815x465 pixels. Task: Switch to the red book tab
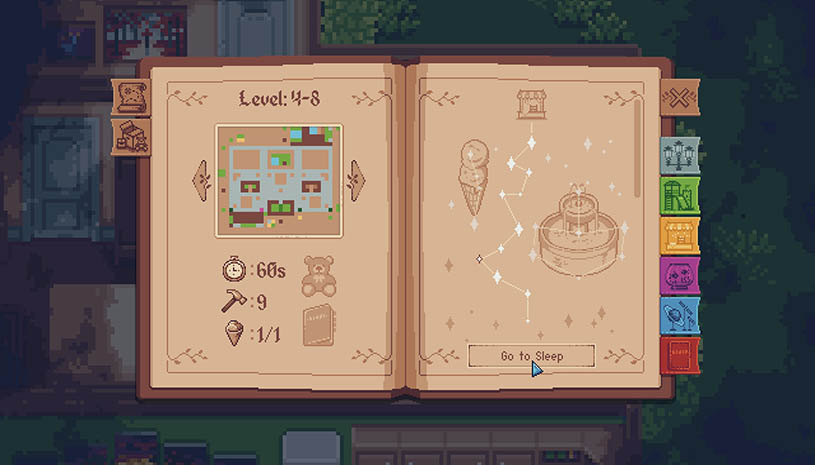pos(679,354)
